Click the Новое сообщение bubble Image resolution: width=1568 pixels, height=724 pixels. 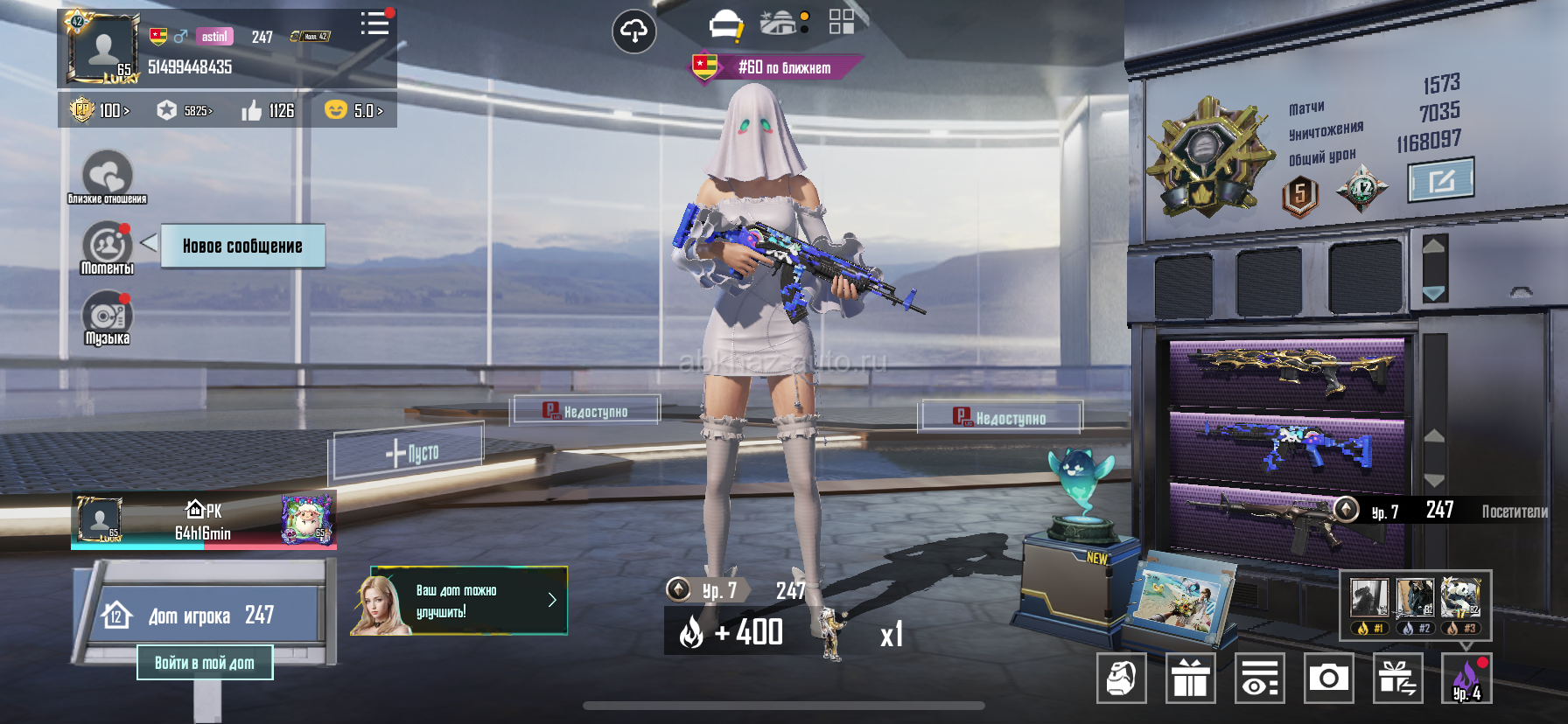(x=242, y=246)
